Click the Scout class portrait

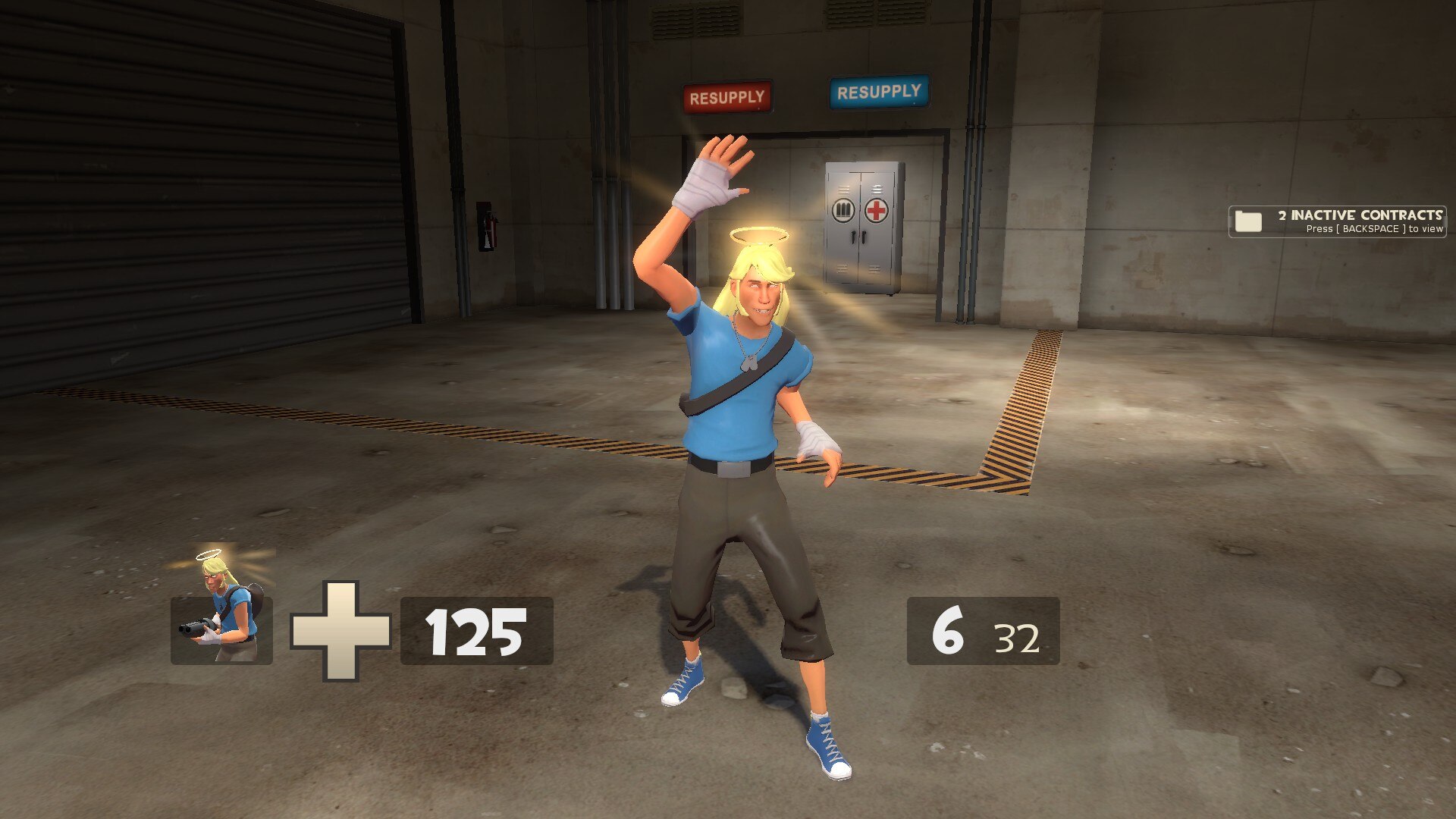coord(221,612)
